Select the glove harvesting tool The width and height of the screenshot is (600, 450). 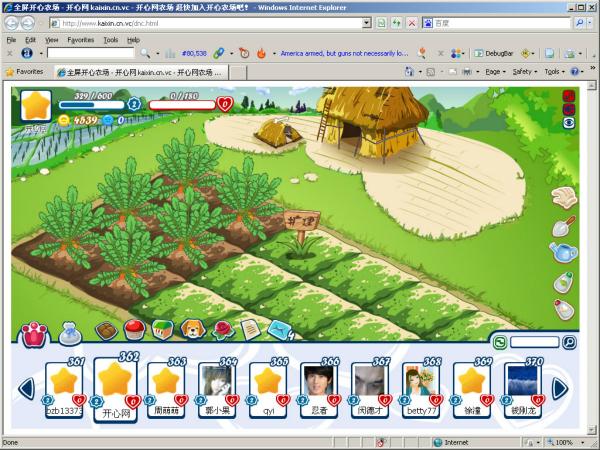pos(564,196)
